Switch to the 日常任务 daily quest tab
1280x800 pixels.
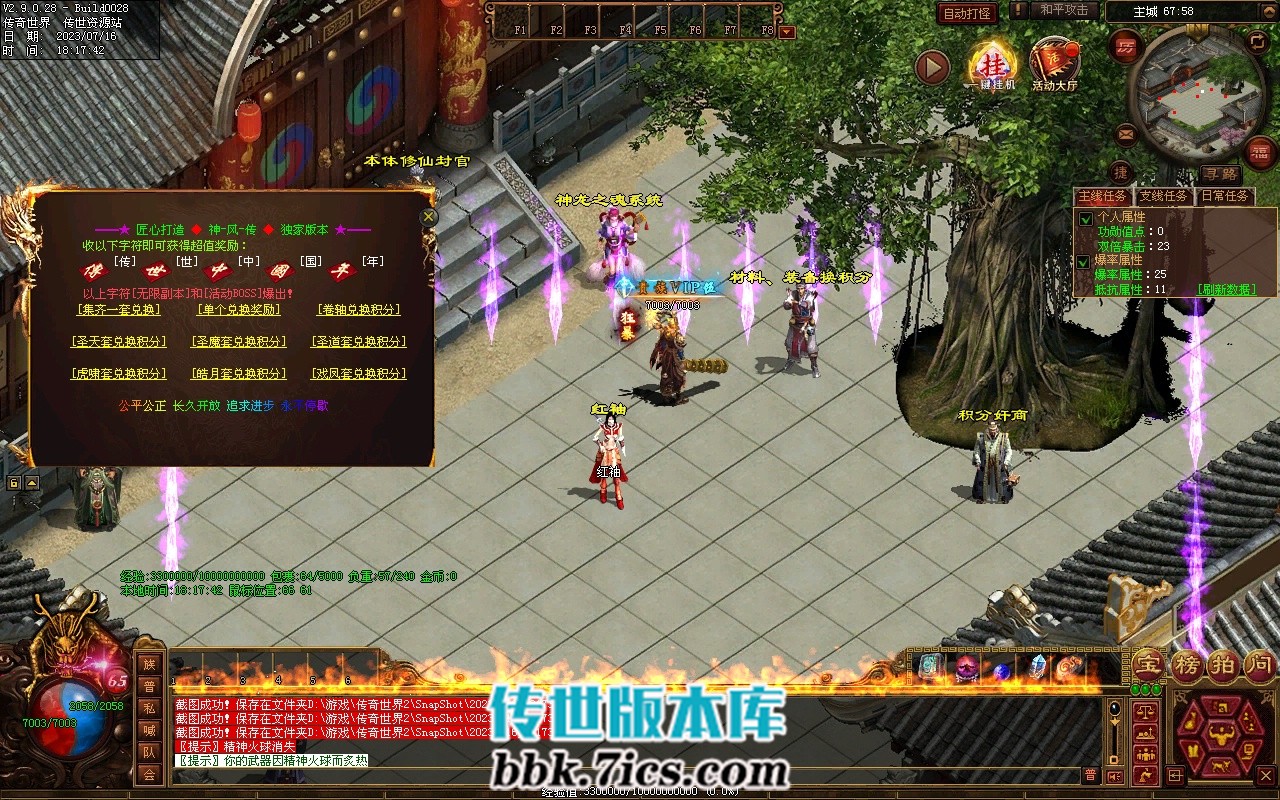coord(1225,196)
